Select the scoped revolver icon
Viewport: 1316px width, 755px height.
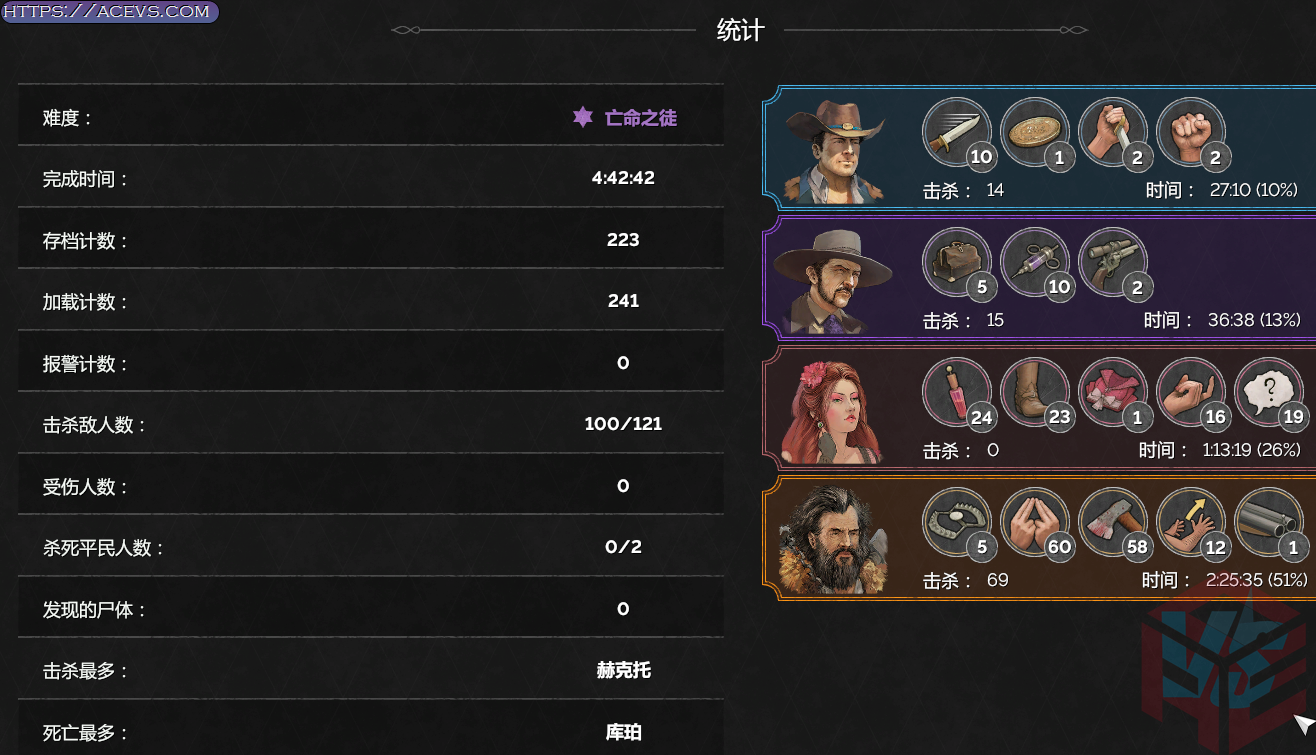click(1113, 260)
